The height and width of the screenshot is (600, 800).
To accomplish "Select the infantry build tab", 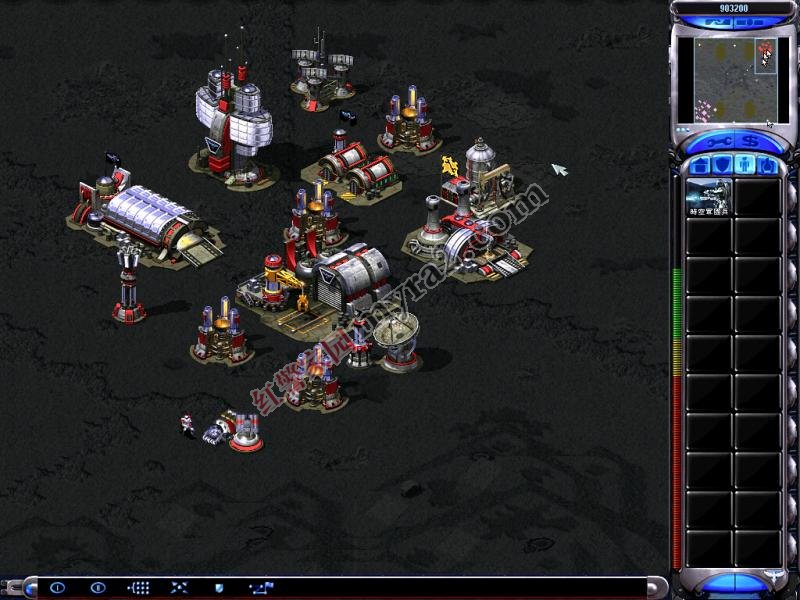I will (x=743, y=164).
